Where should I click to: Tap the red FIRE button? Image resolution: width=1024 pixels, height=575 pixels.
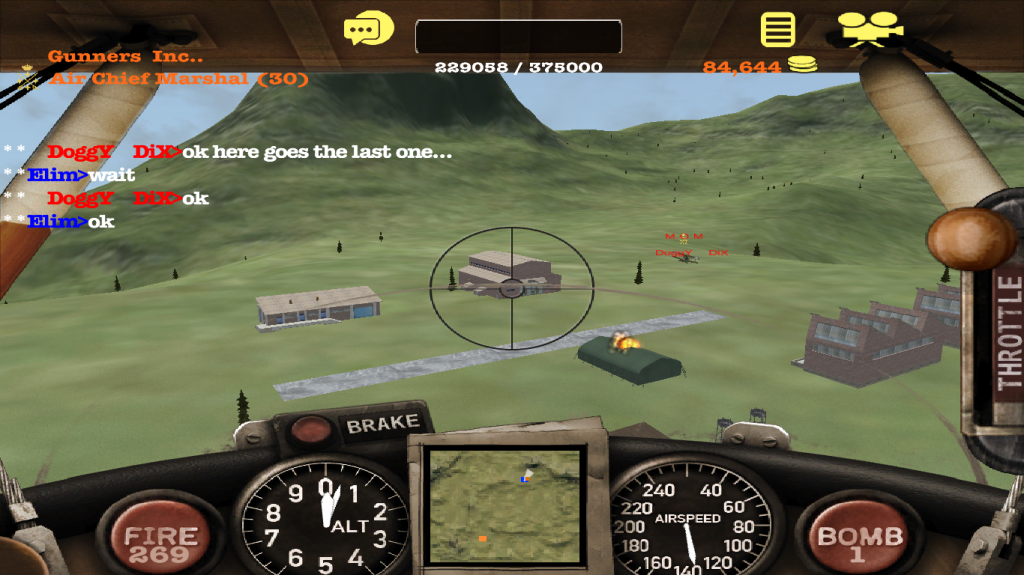point(159,539)
